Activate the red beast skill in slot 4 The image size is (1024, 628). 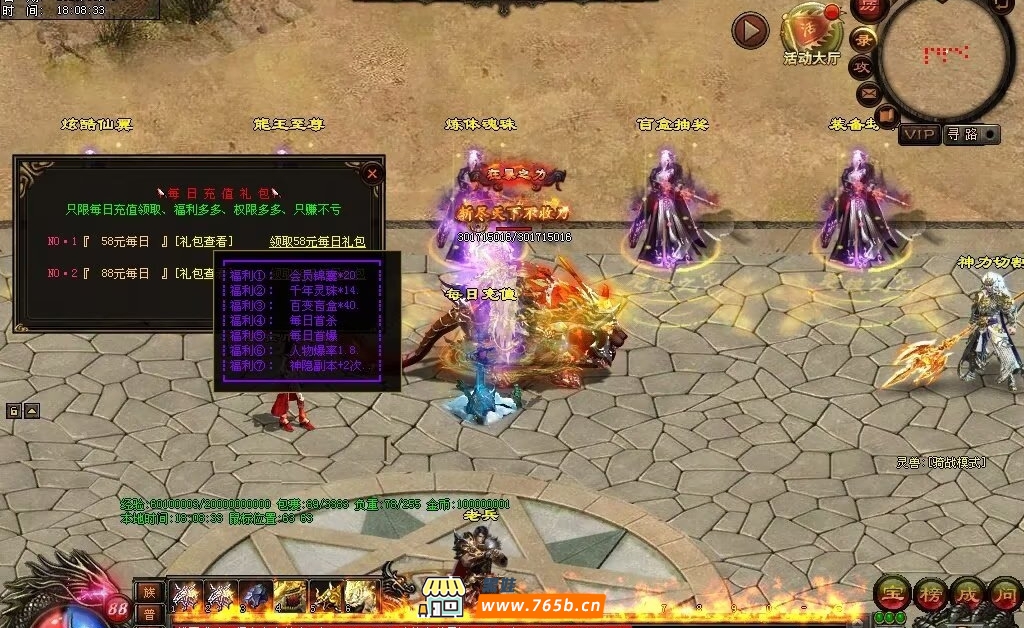(x=290, y=596)
